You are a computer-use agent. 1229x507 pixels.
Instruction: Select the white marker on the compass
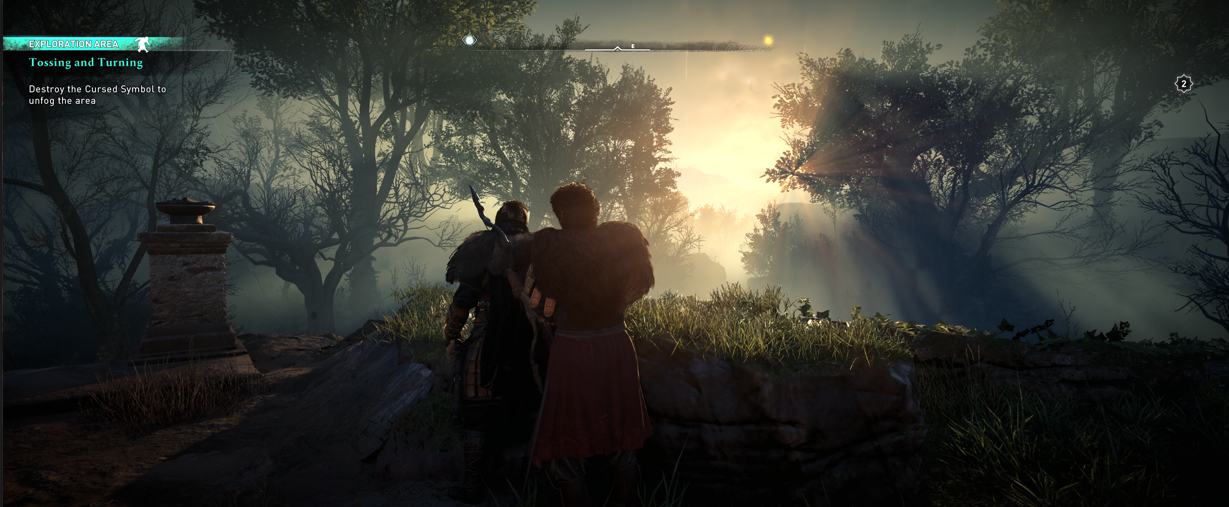pyautogui.click(x=469, y=41)
